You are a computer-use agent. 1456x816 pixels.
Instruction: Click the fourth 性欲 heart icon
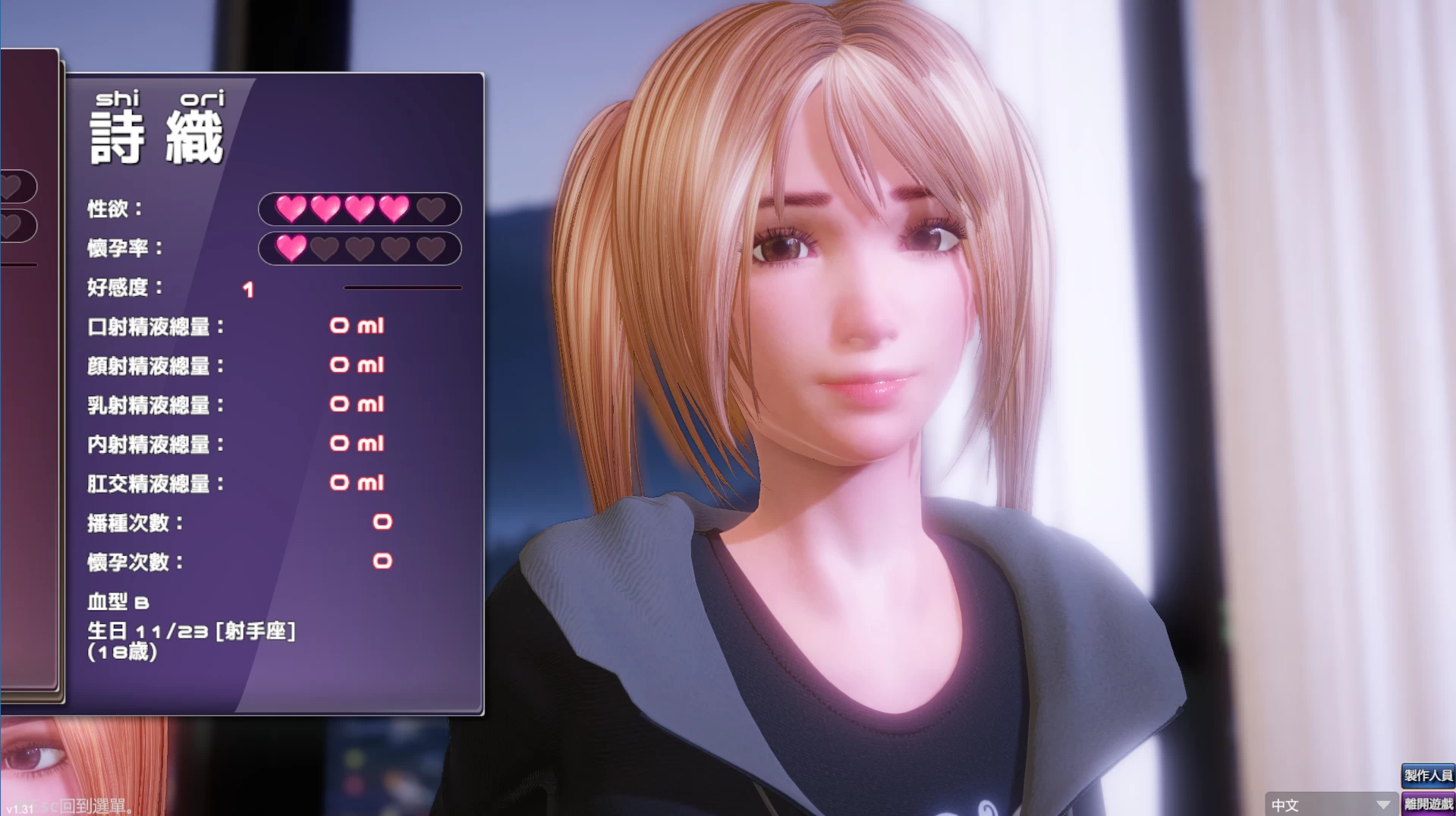(395, 210)
